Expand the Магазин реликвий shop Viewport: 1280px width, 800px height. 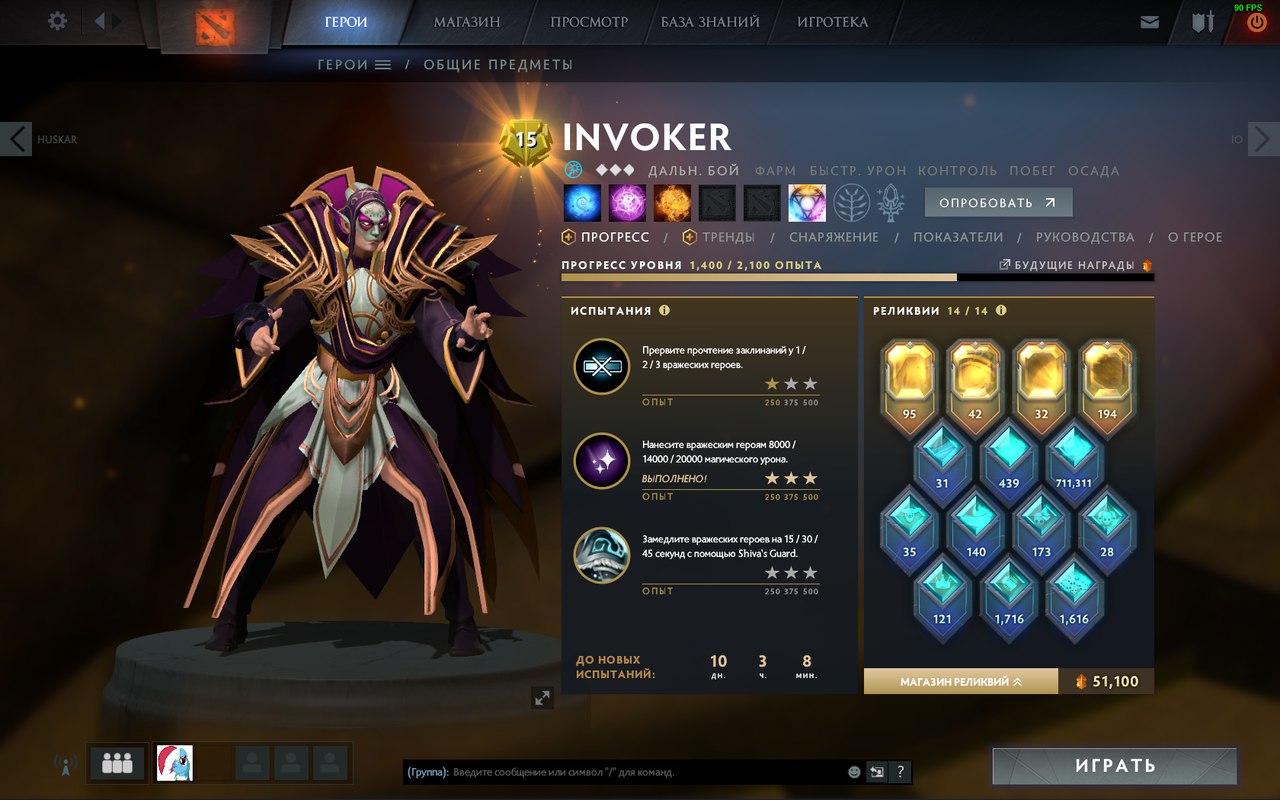(x=960, y=681)
